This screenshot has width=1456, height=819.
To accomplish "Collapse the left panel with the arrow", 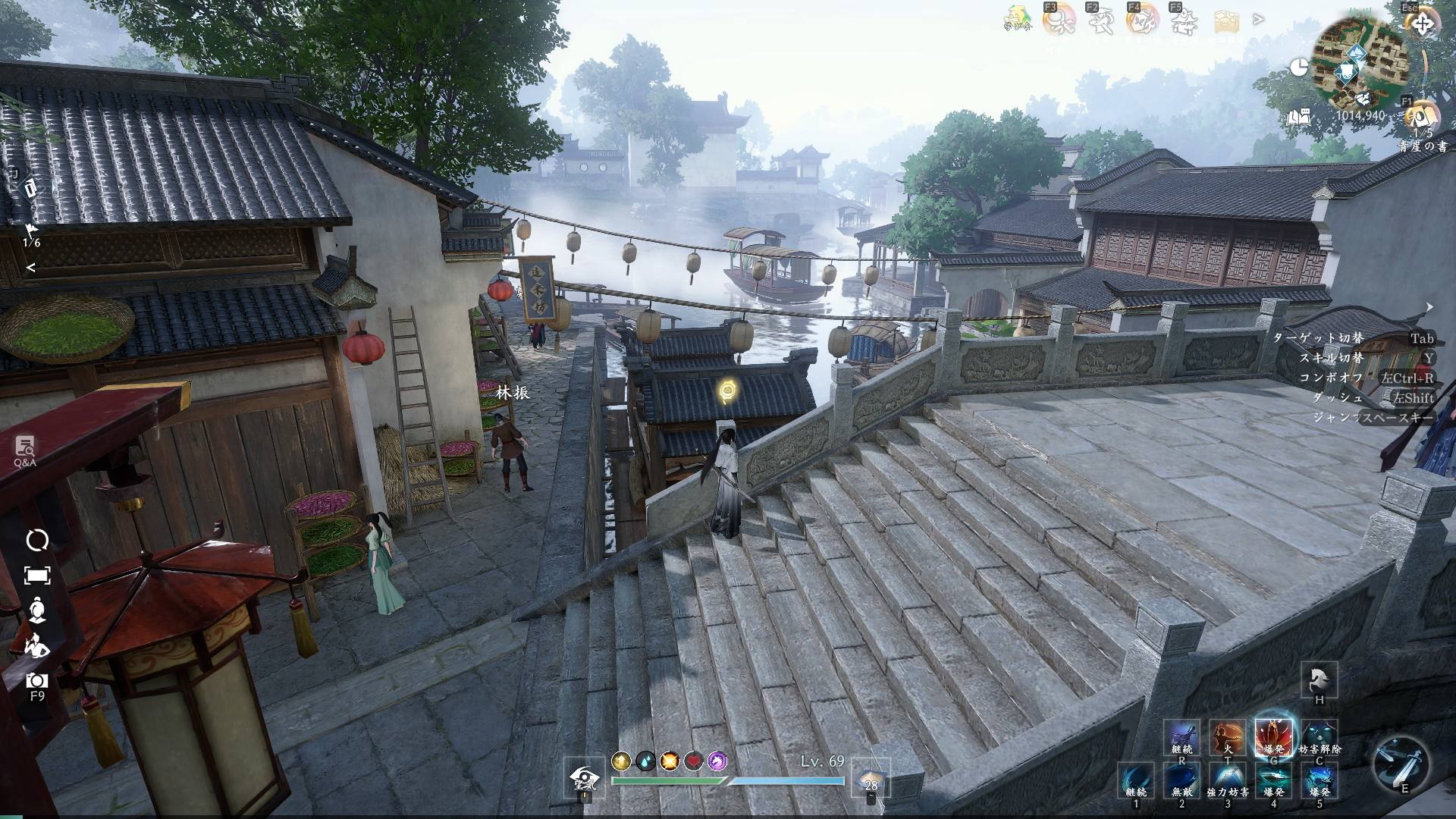I will pyautogui.click(x=31, y=268).
